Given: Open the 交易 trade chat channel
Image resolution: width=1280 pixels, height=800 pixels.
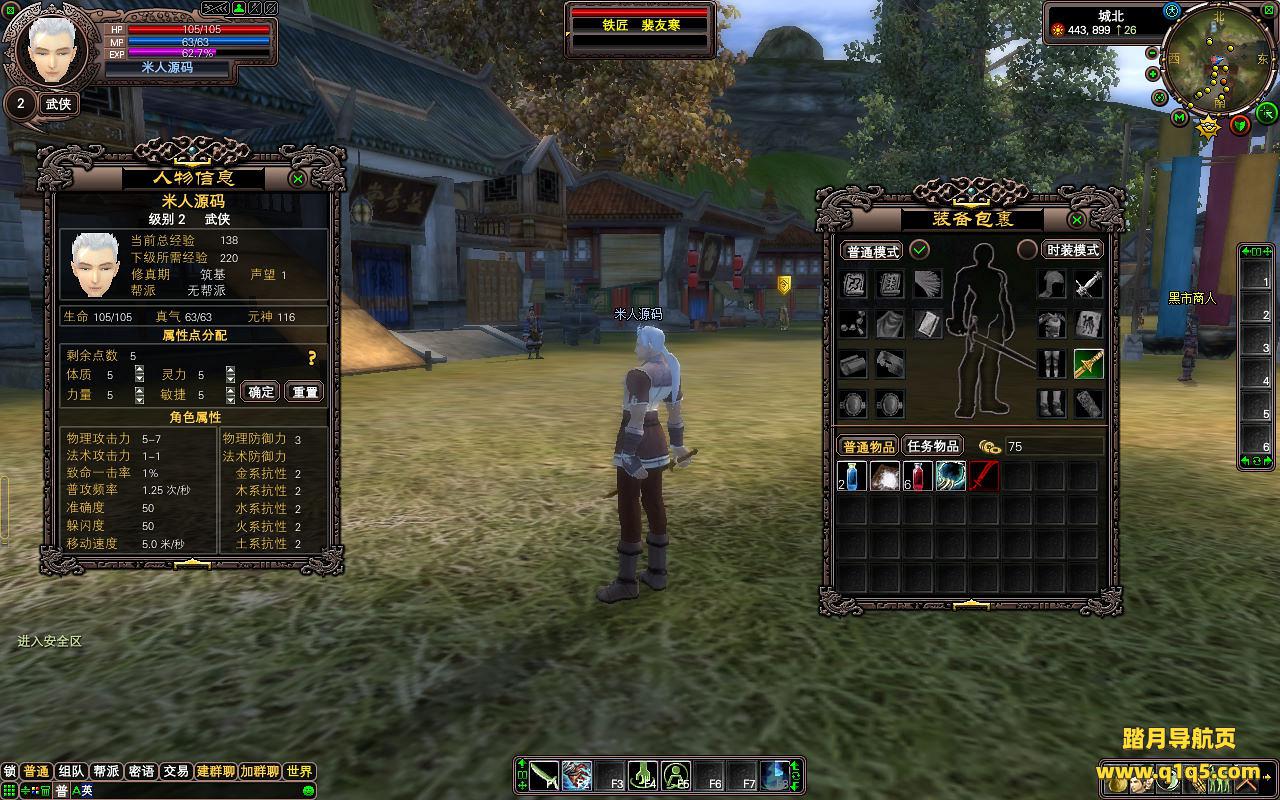Looking at the screenshot, I should click(176, 772).
